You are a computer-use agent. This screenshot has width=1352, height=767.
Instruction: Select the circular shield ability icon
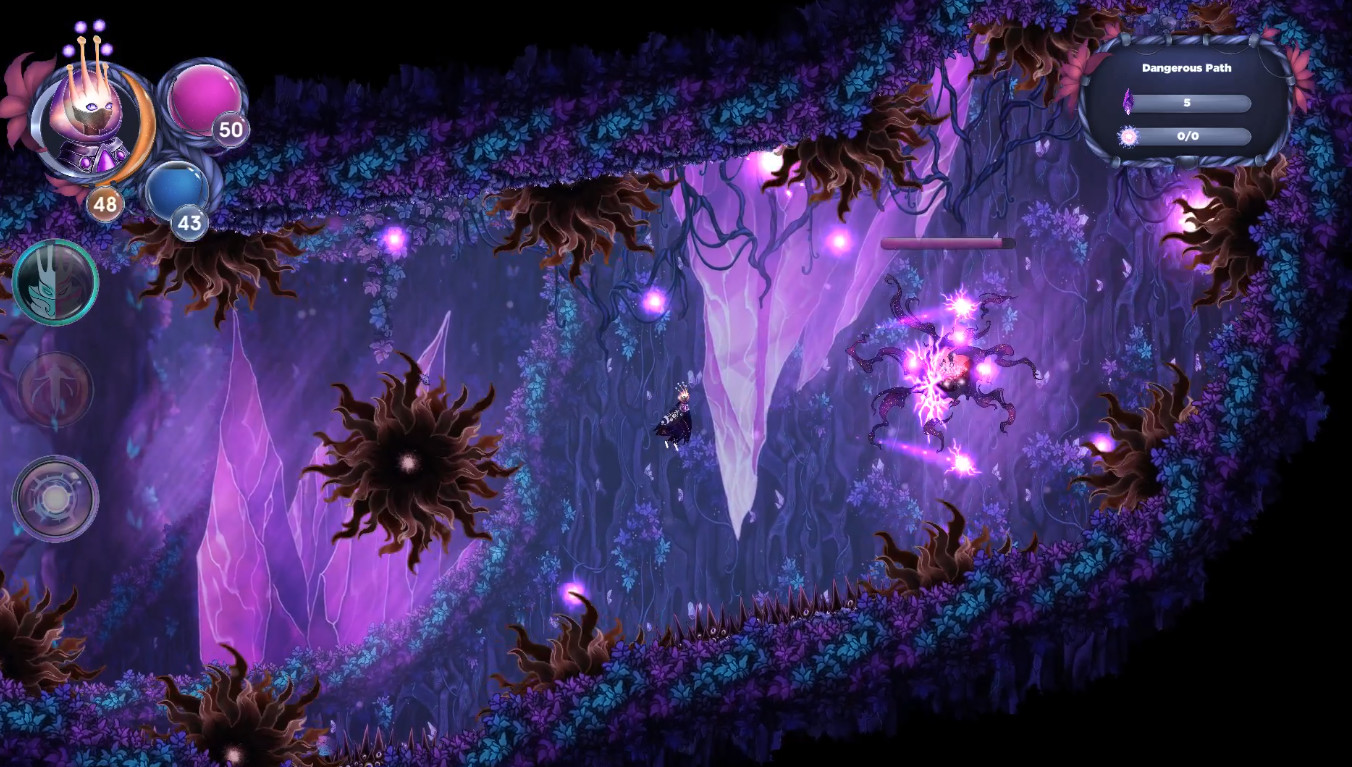[x=56, y=496]
